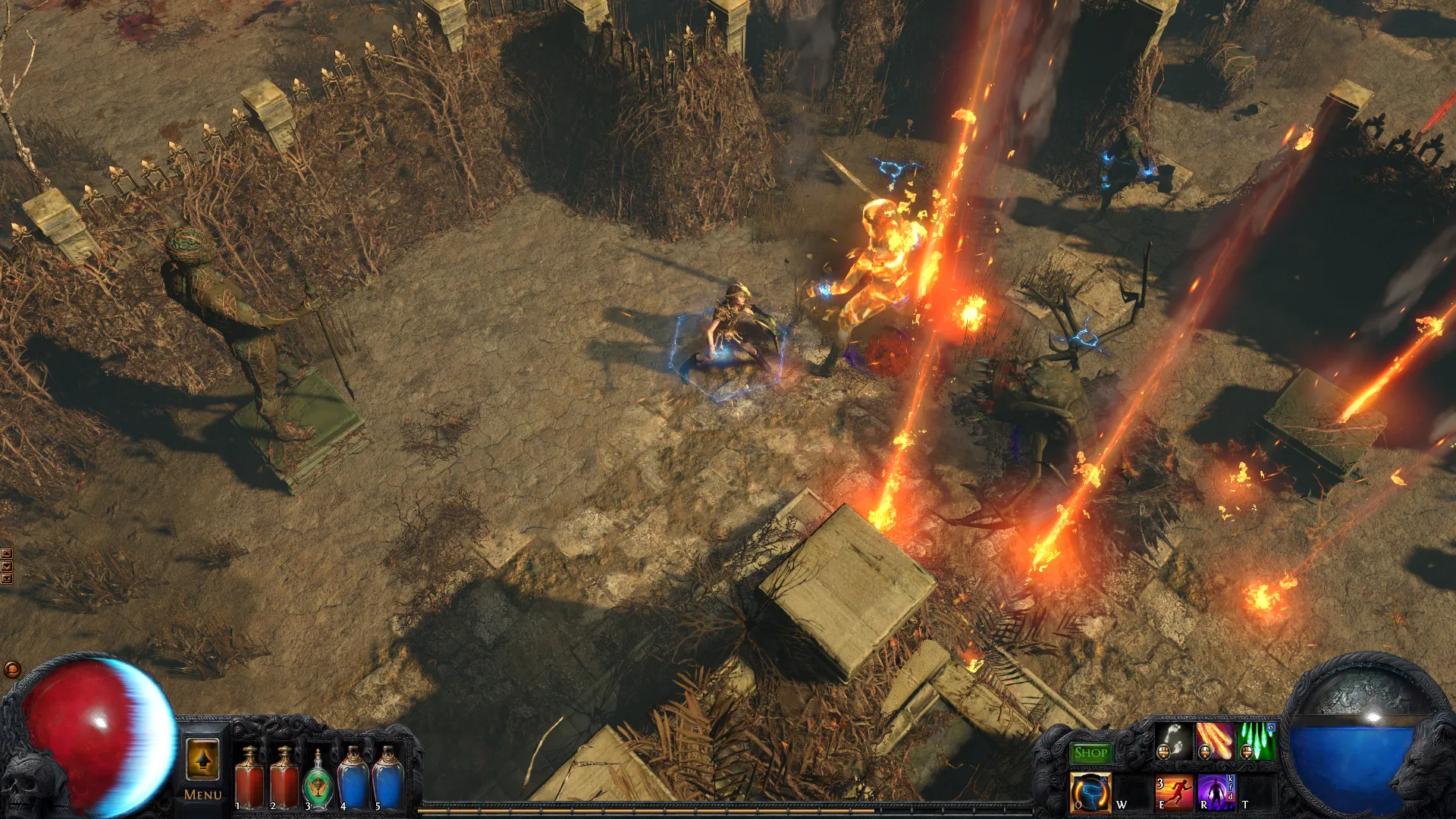Use the second red life flask
Screen dimensions: 1456x819
(x=284, y=777)
